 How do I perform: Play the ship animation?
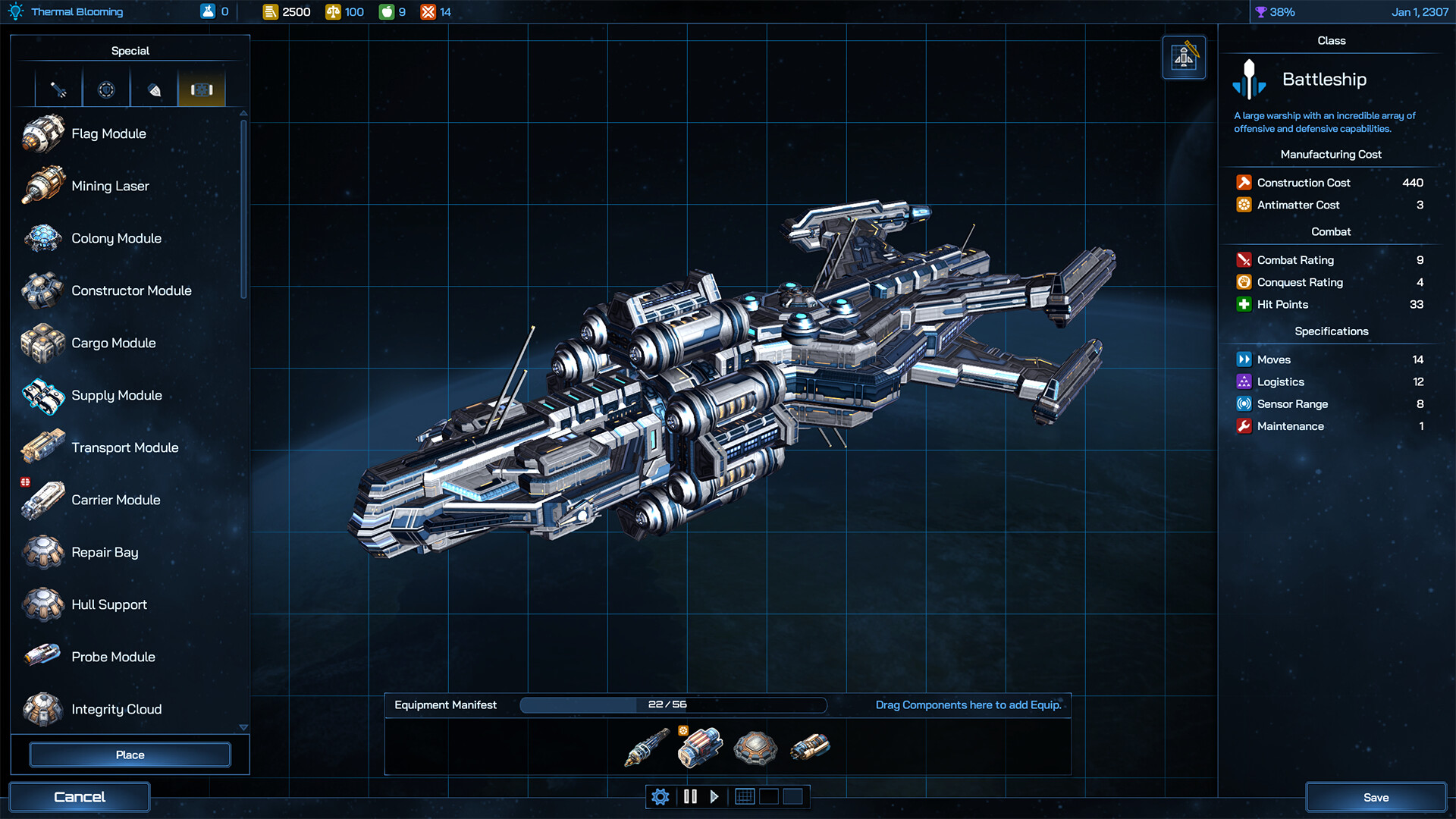pyautogui.click(x=714, y=797)
